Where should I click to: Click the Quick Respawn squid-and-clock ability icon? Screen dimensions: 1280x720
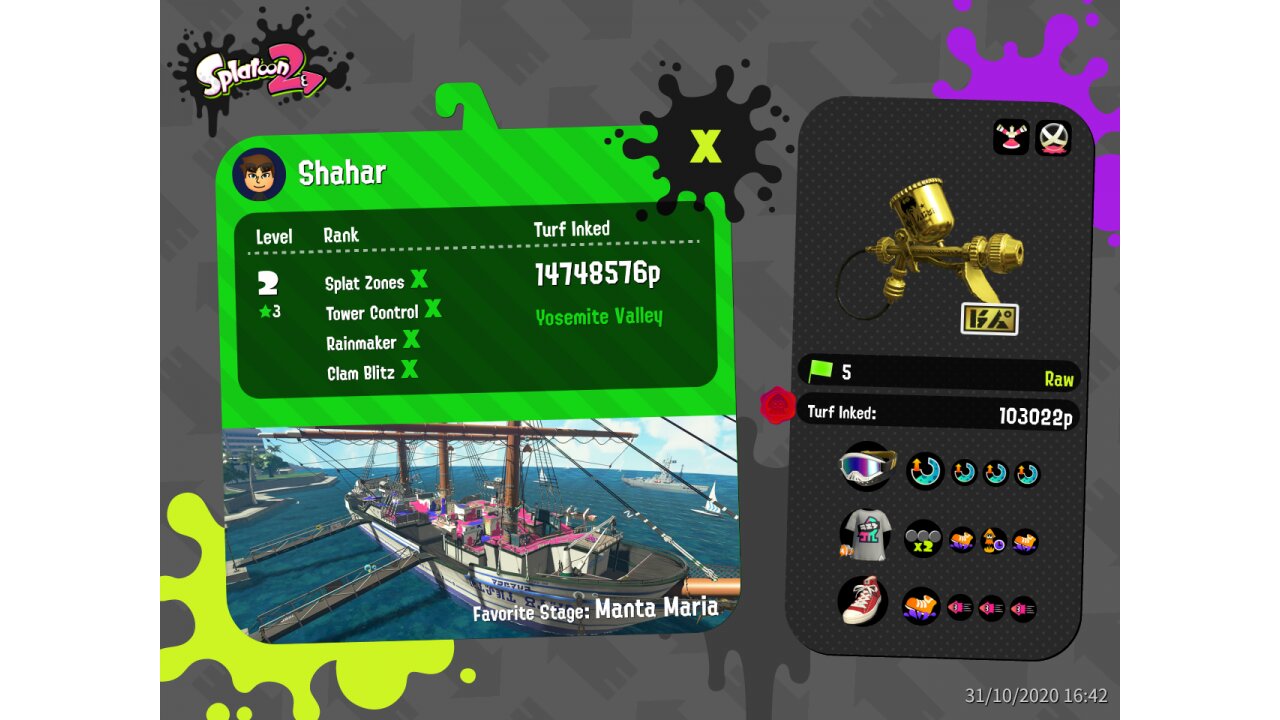tap(993, 541)
